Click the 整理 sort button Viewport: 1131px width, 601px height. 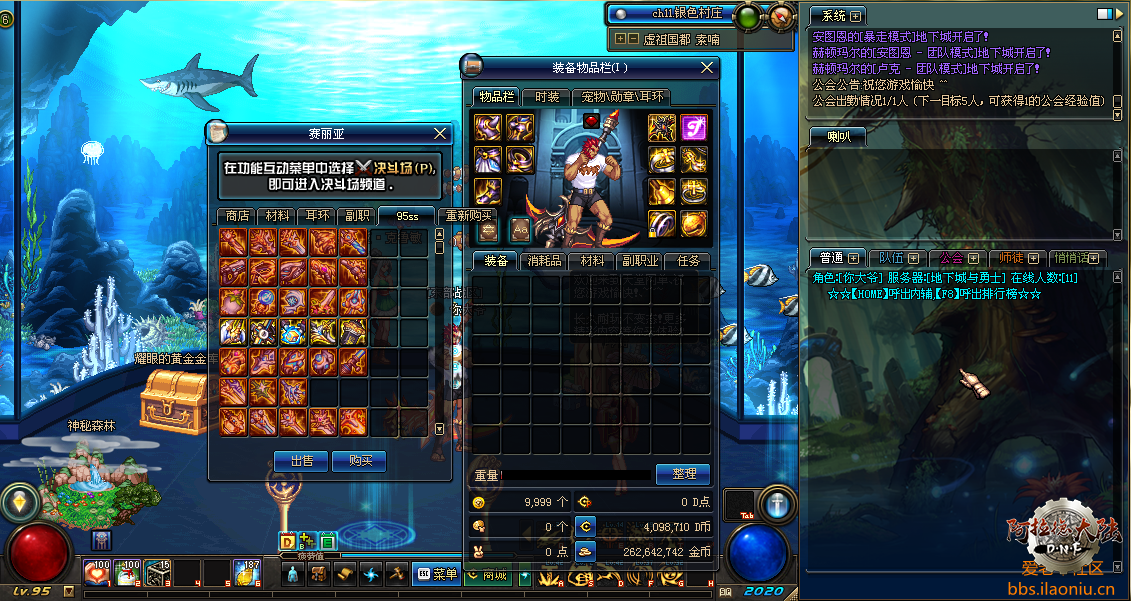point(683,474)
